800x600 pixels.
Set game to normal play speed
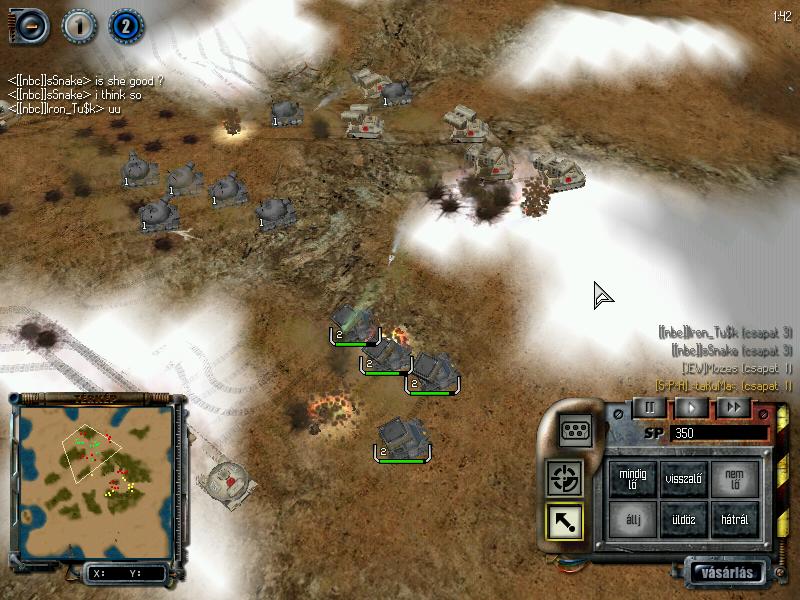pyautogui.click(x=690, y=407)
